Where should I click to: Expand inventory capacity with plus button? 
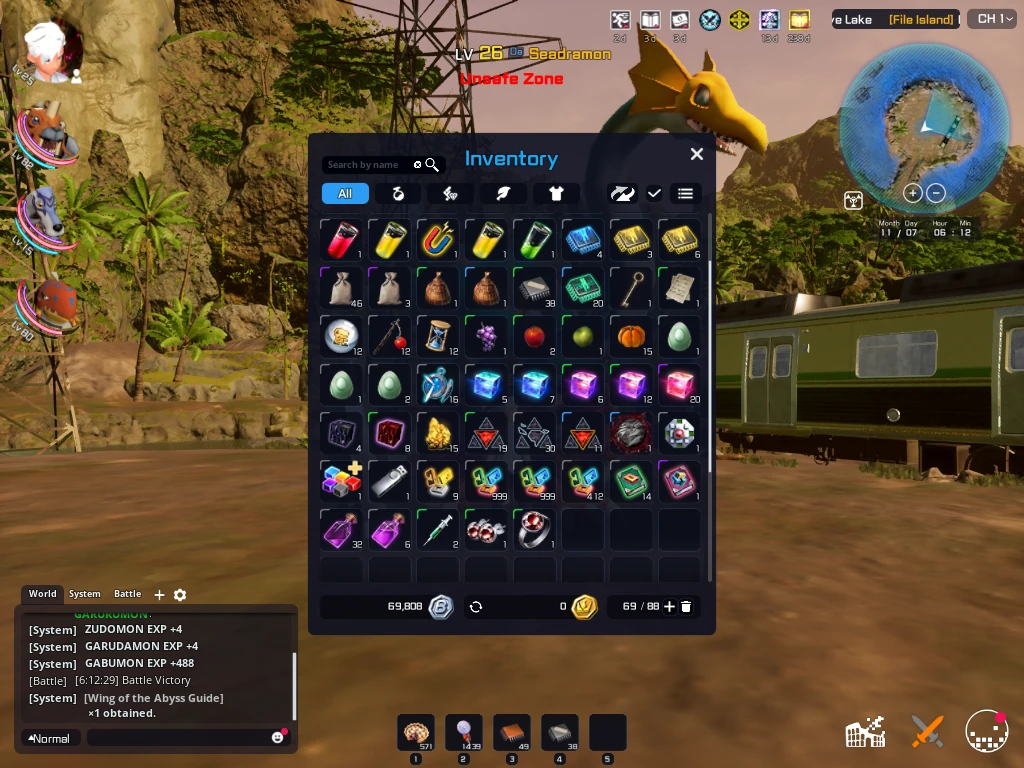669,606
